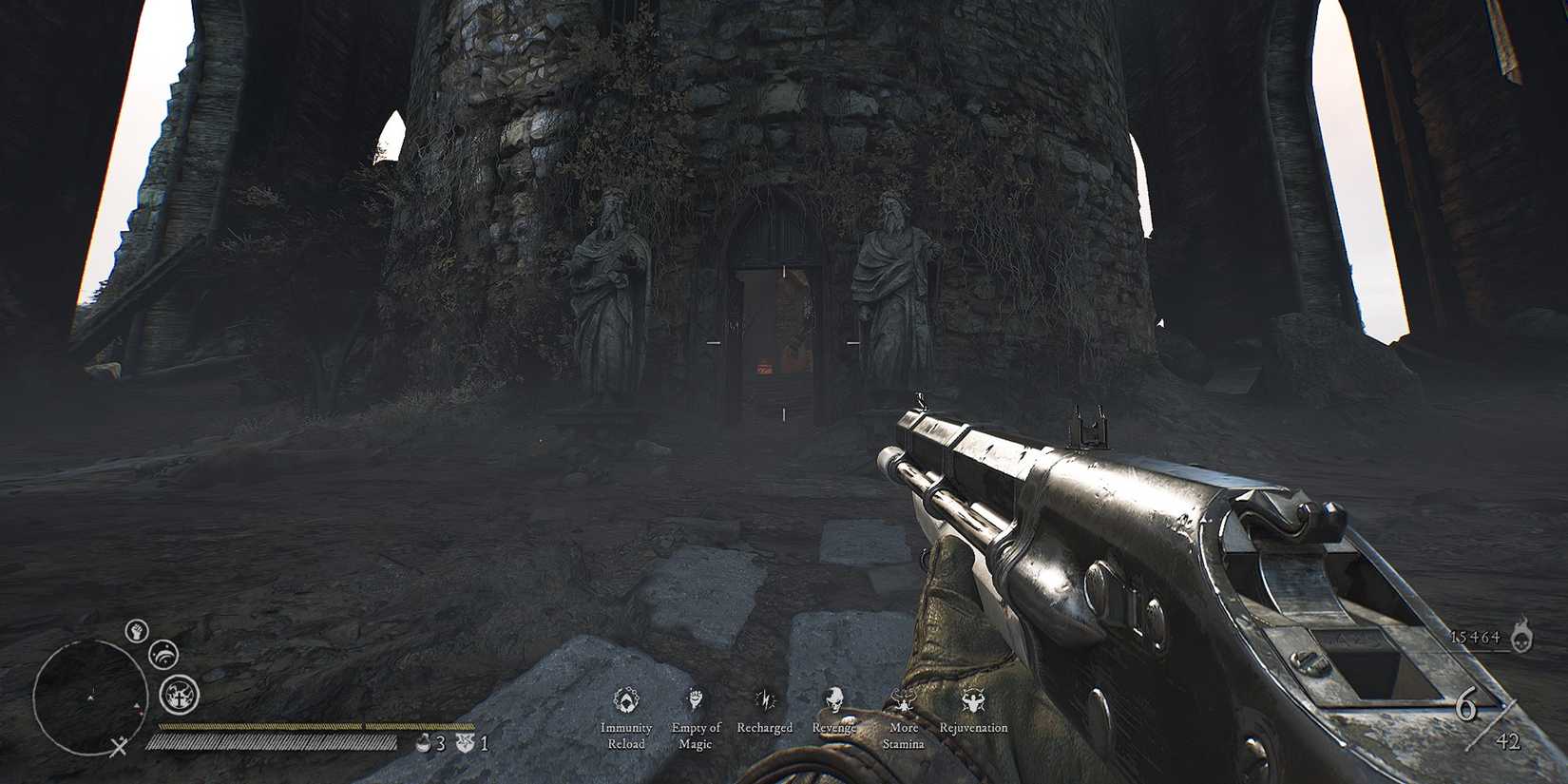Select the Dark Sight crescent icon
1568x784 pixels.
(x=163, y=654)
